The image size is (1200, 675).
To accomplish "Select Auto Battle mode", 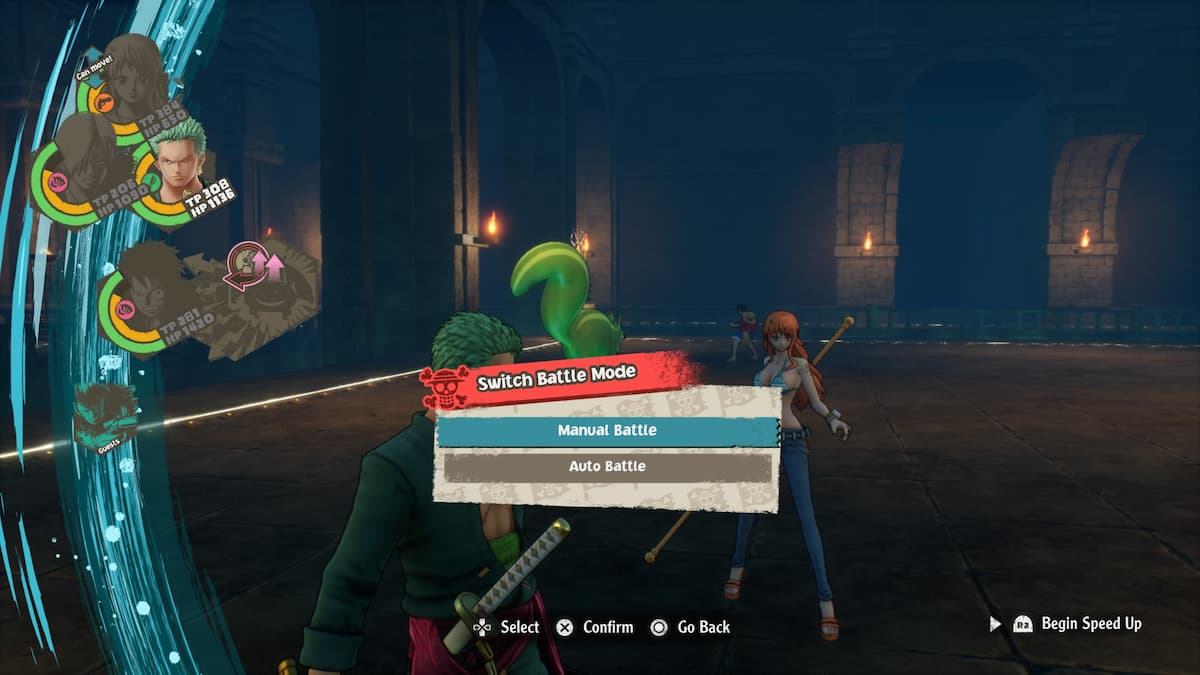I will (607, 467).
